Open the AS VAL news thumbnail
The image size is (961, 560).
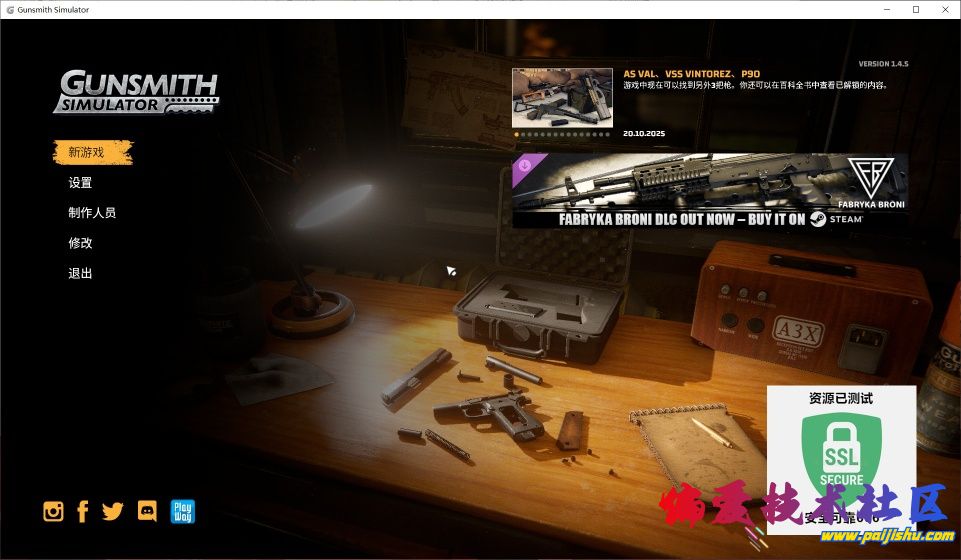562,98
